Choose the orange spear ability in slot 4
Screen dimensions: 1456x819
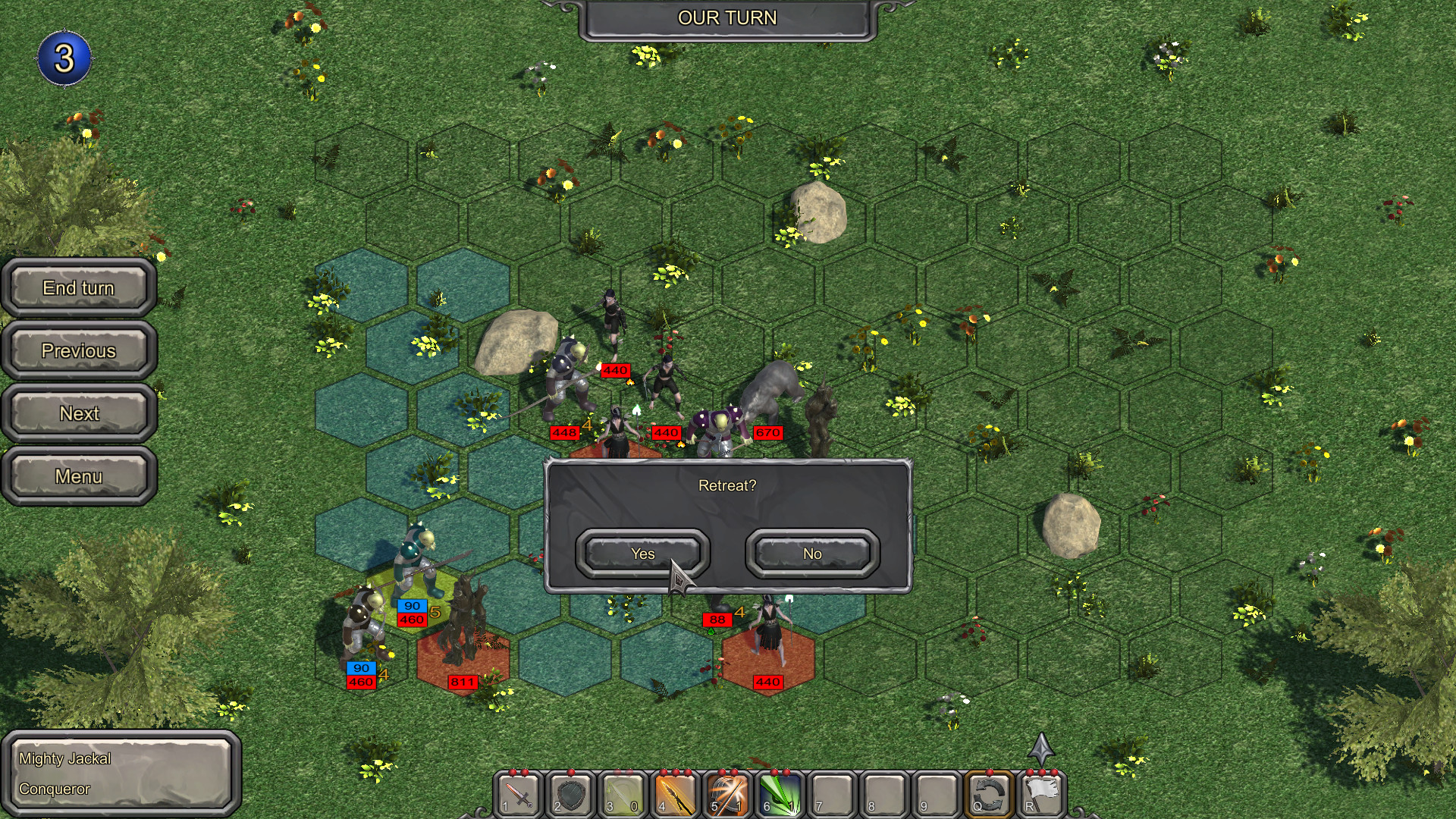(x=673, y=796)
